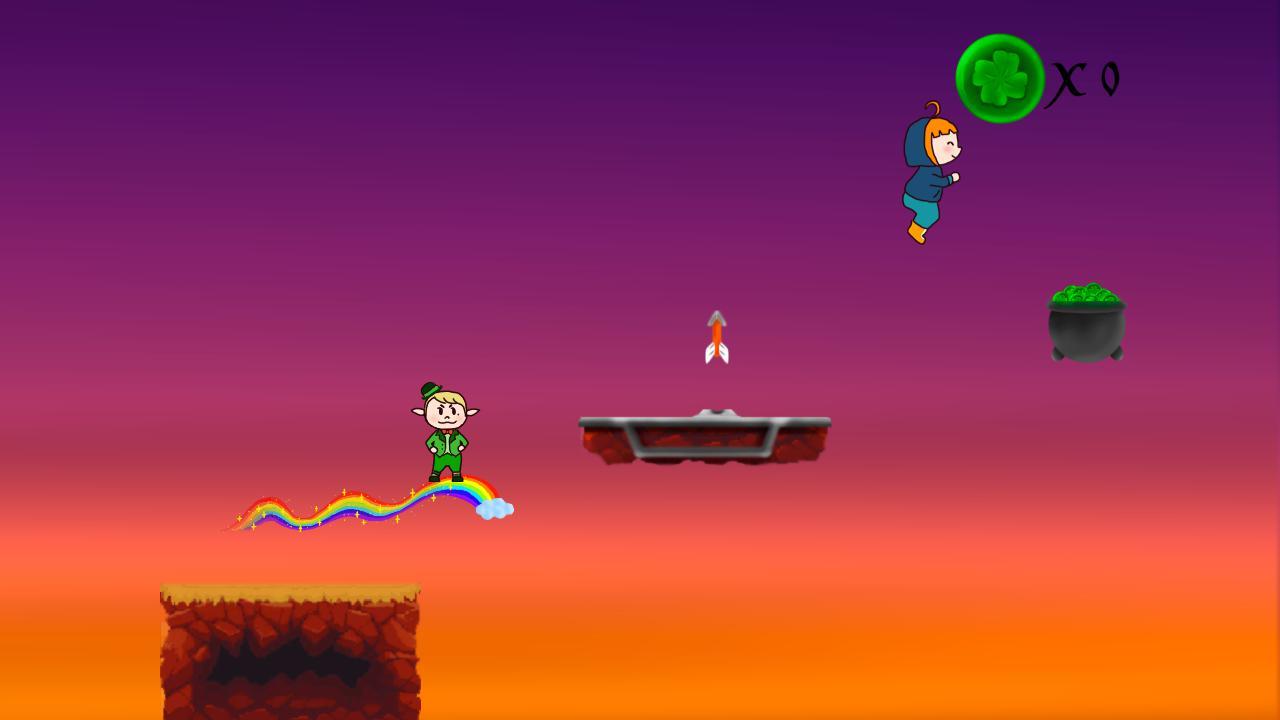The height and width of the screenshot is (720, 1280).
Task: Click the rocky ground platform bottom left
Action: pyautogui.click(x=290, y=650)
